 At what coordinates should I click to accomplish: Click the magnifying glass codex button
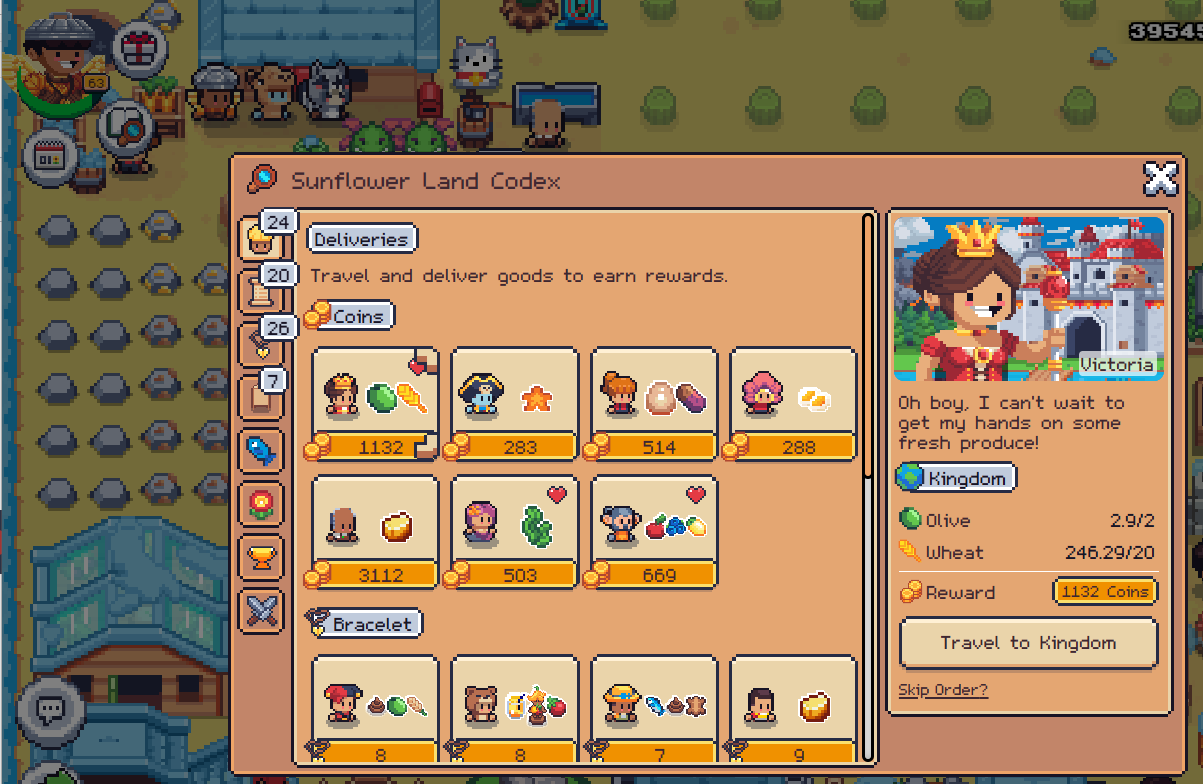click(124, 128)
